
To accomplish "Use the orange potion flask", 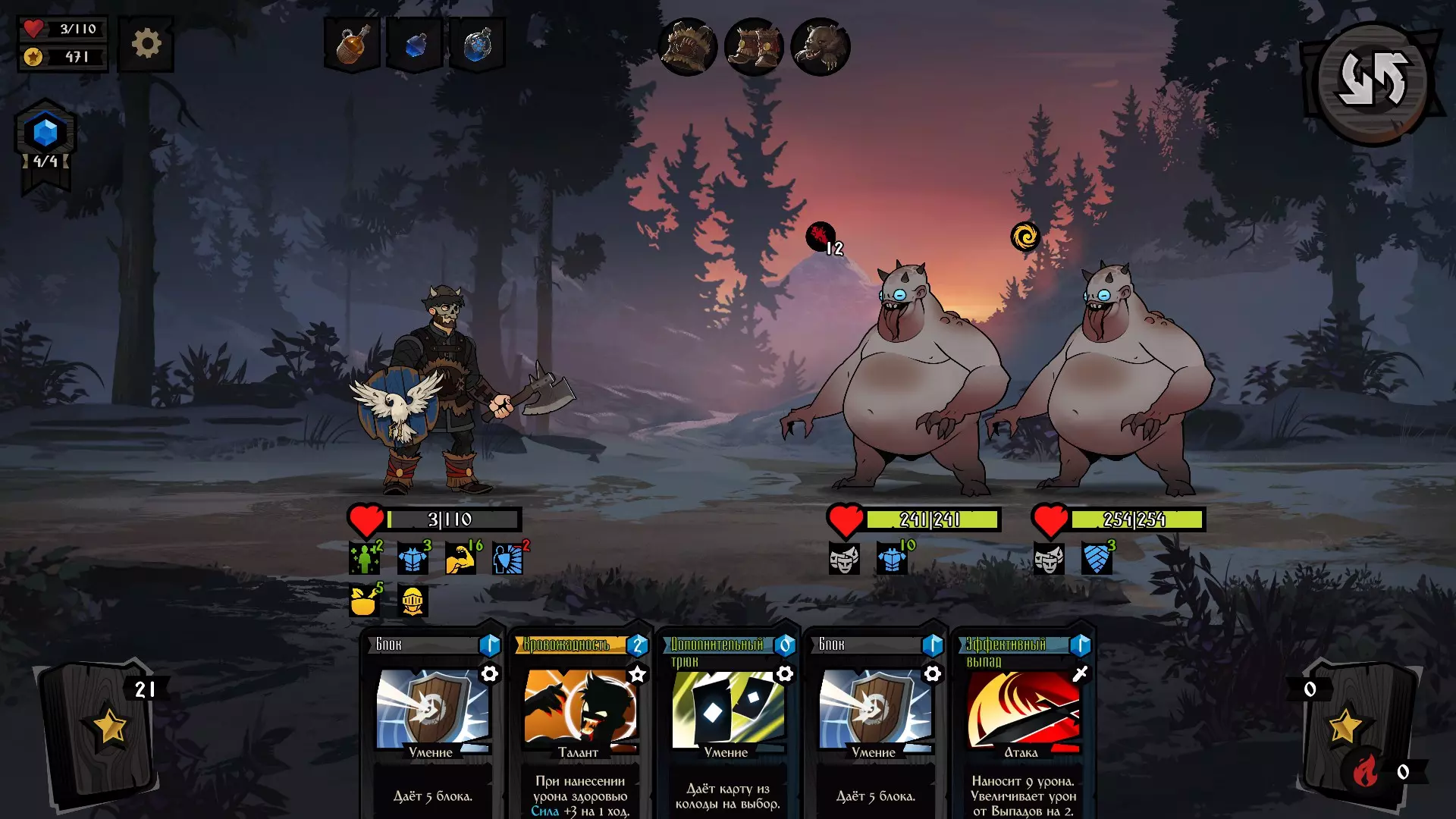I will point(352,45).
